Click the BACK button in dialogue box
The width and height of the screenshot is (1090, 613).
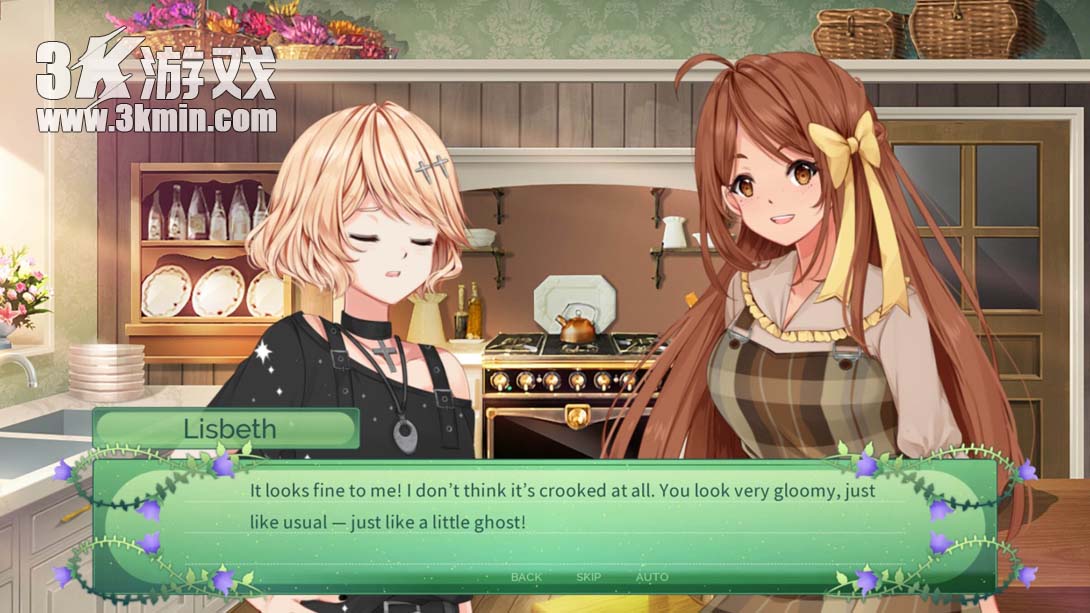click(526, 577)
